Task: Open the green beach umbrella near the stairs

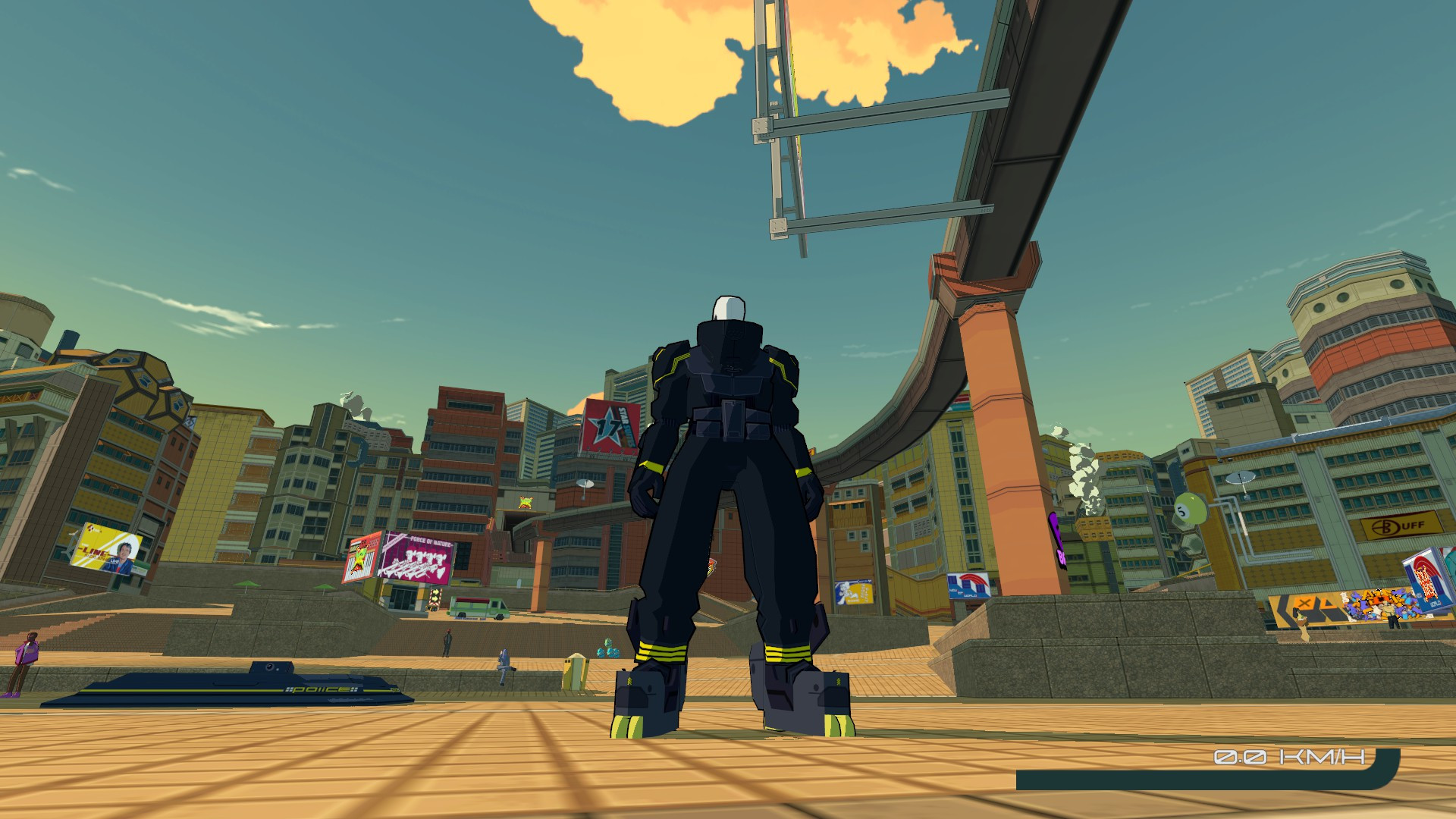Action: (248, 584)
